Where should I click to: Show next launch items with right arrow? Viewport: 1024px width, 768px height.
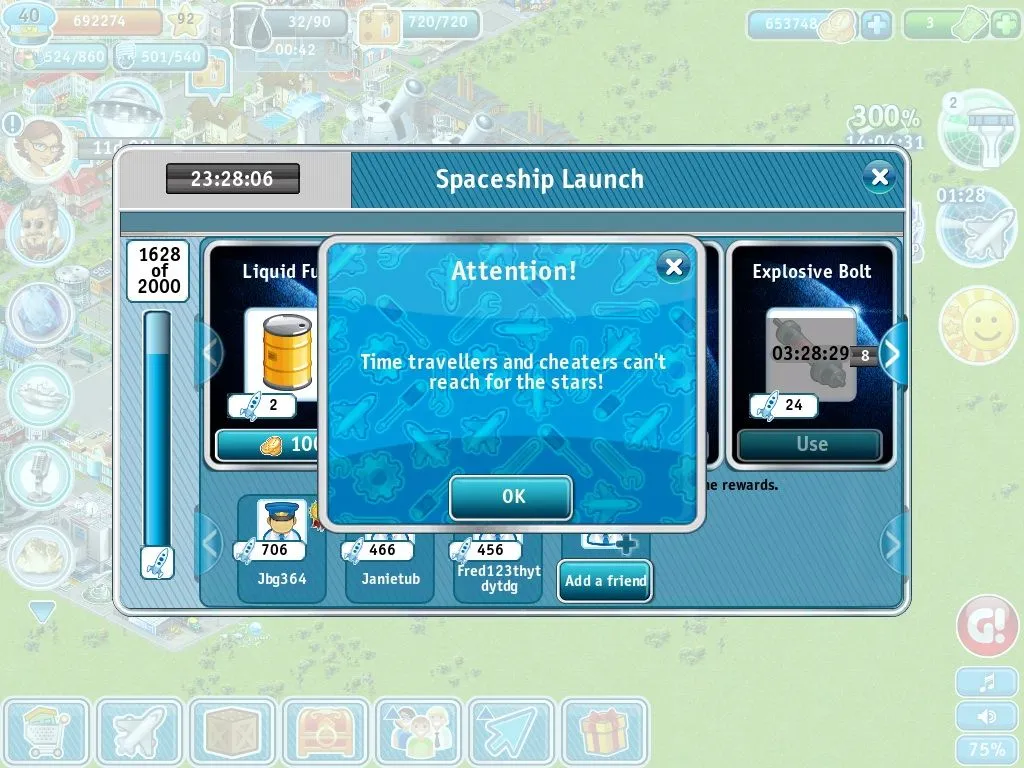tap(891, 353)
